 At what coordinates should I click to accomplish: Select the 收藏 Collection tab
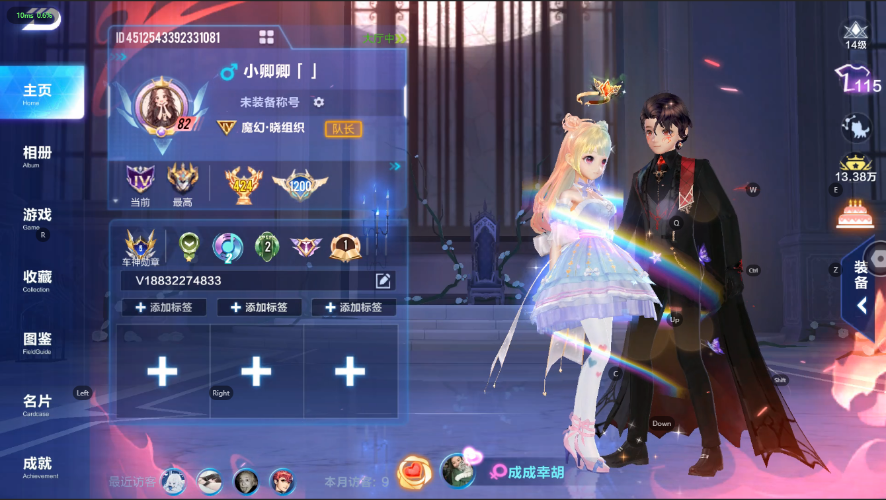(x=38, y=279)
